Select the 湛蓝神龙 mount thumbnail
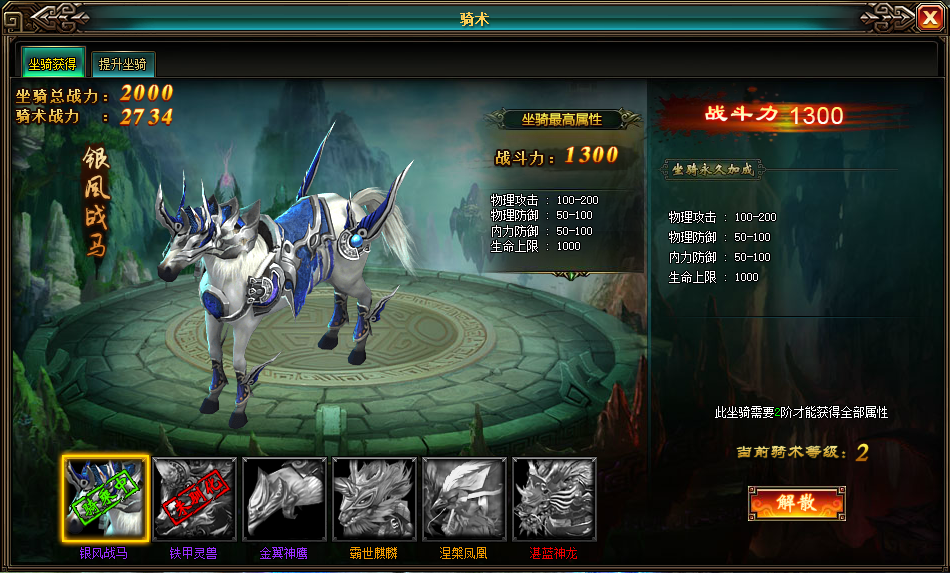Image resolution: width=950 pixels, height=573 pixels. pyautogui.click(x=554, y=499)
